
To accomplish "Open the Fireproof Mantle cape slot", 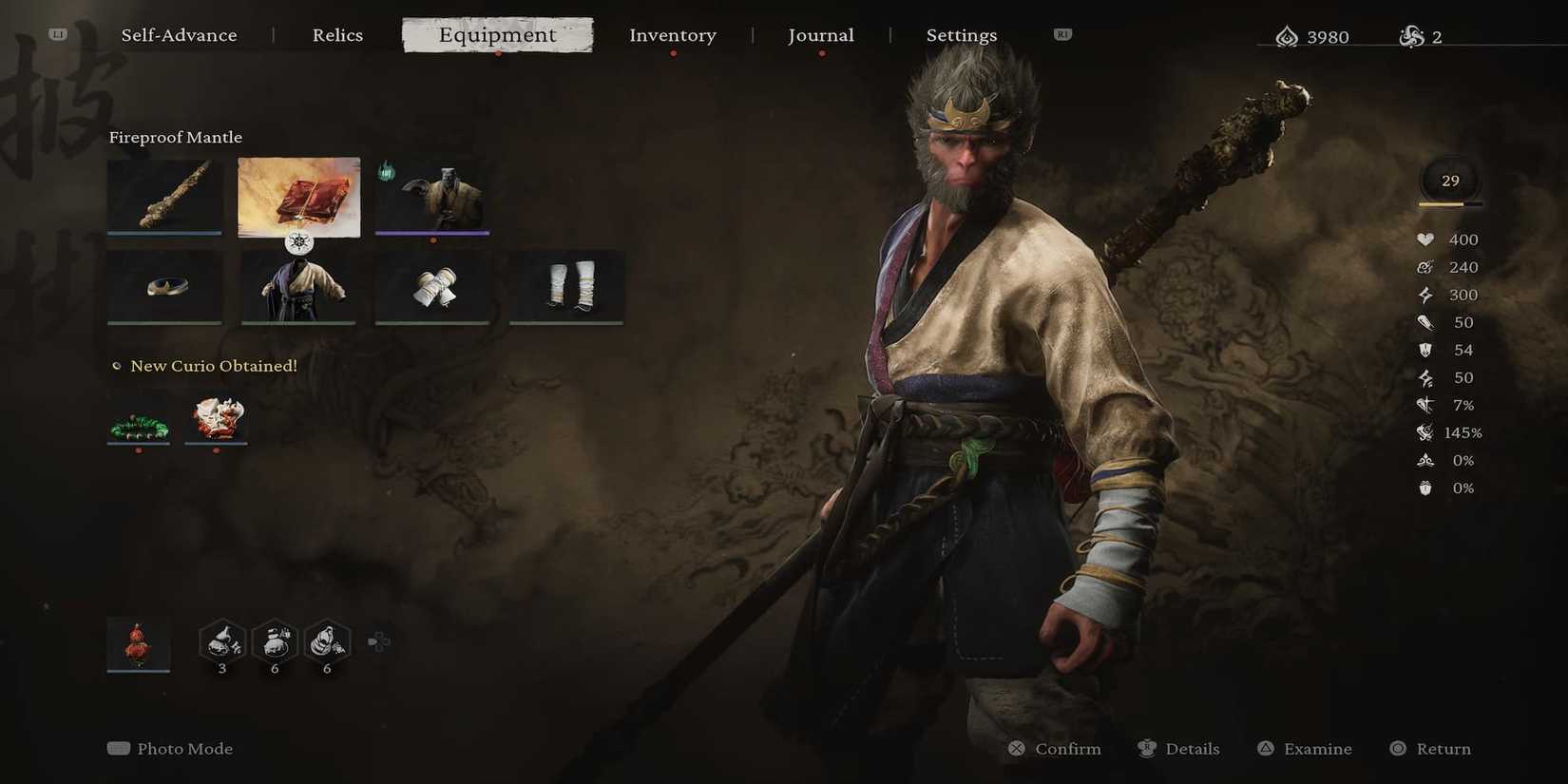I will 298,195.
